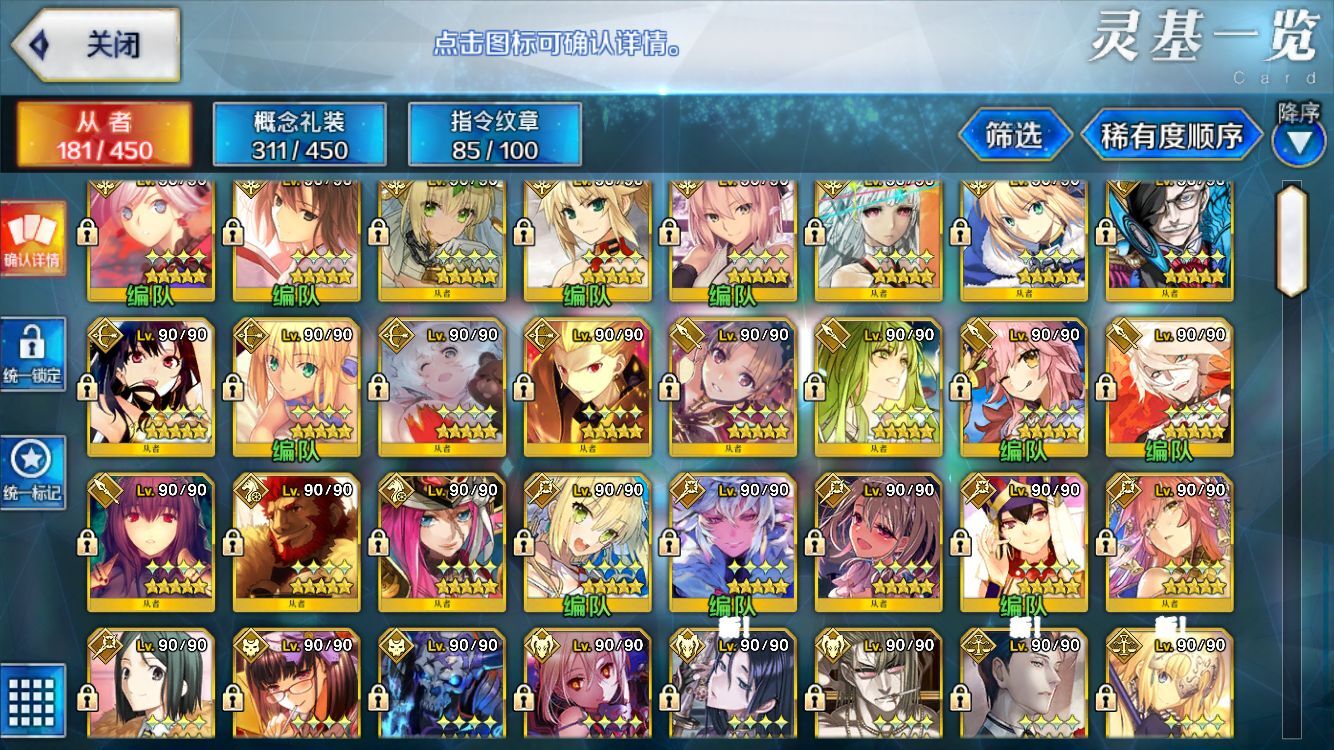Viewport: 1334px width, 750px height.
Task: Change sorting via 稀有度顺序 button
Action: tap(1171, 135)
